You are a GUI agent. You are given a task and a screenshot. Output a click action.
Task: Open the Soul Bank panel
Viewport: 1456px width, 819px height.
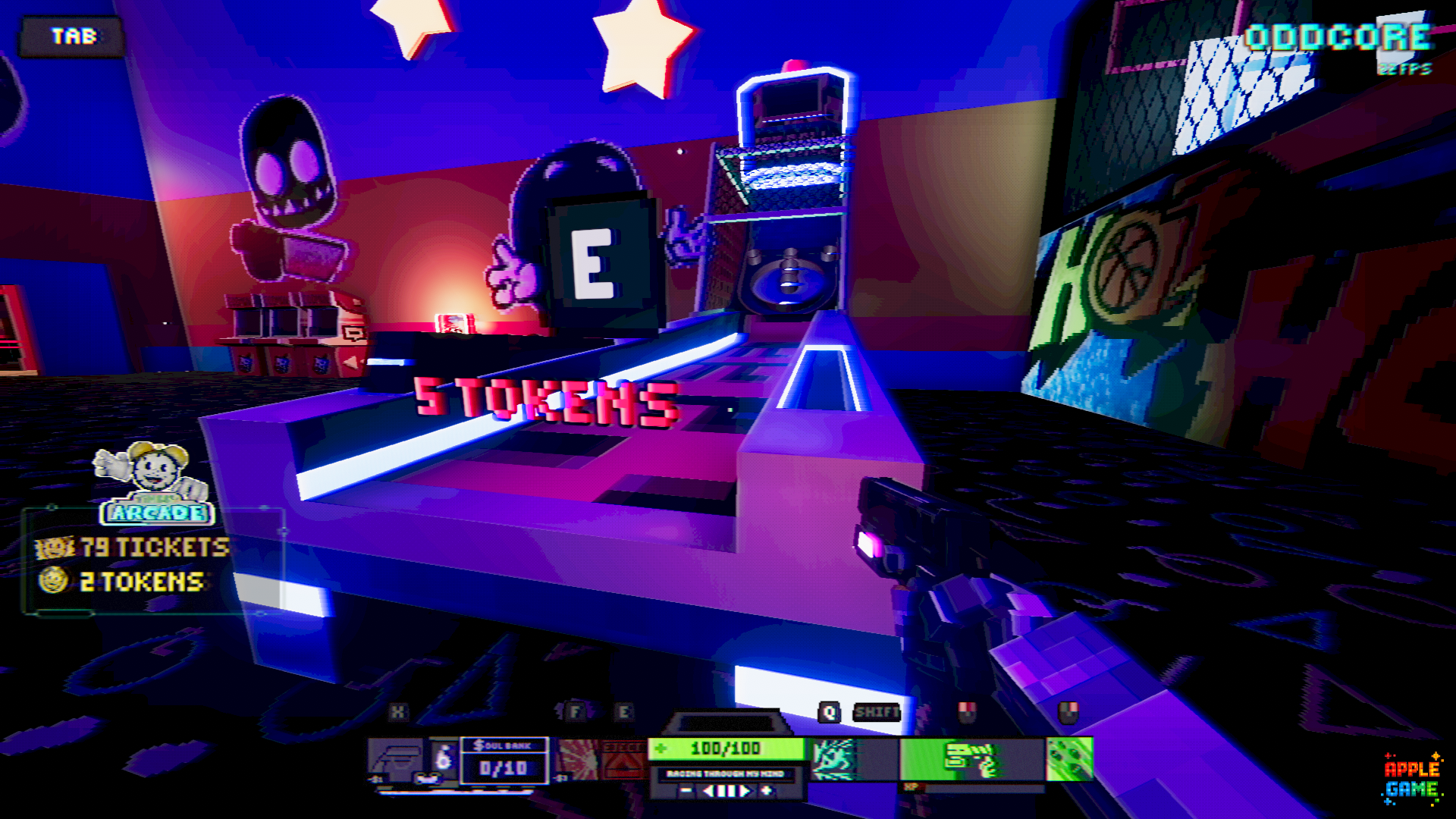click(x=504, y=760)
